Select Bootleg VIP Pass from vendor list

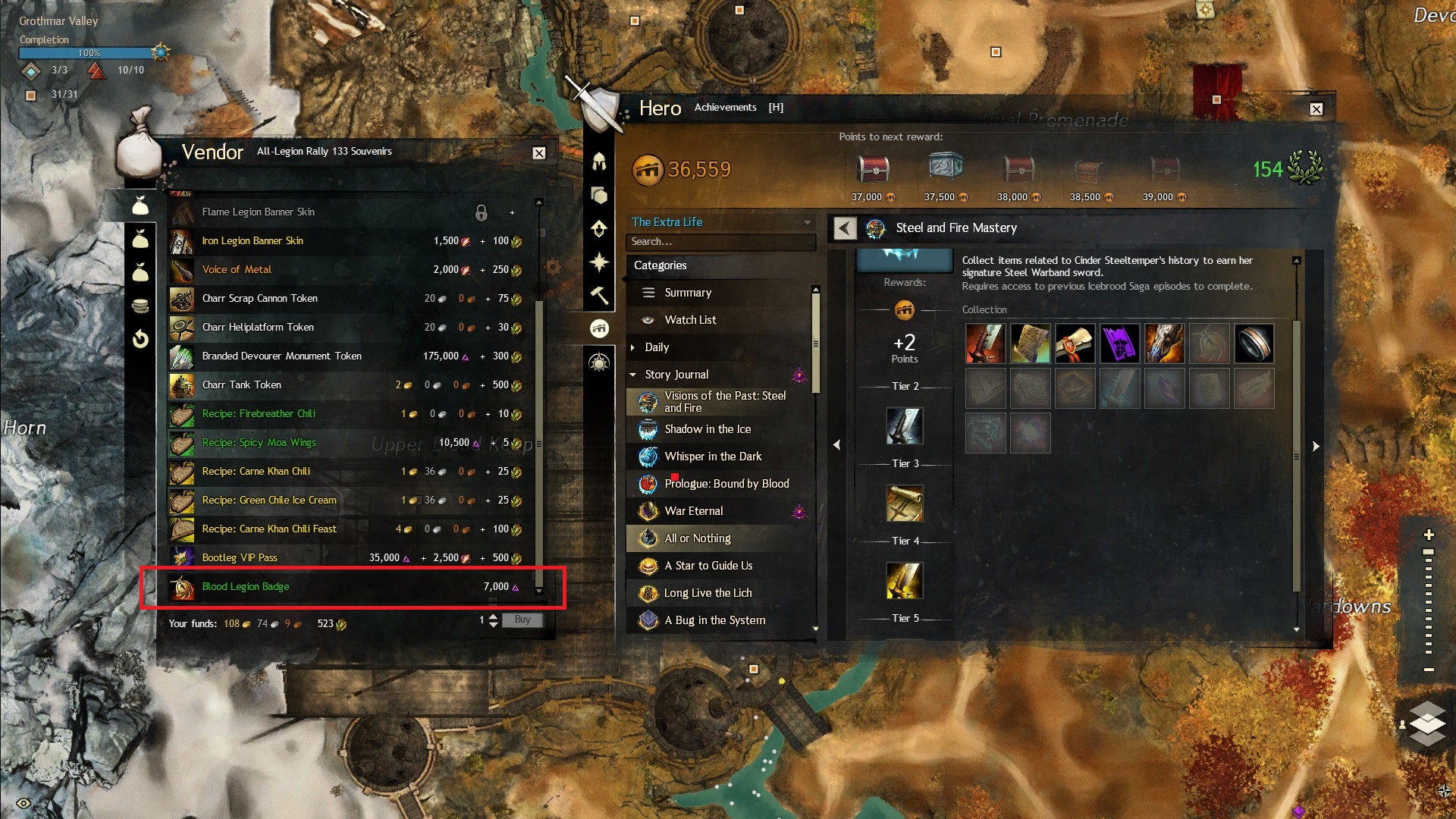coord(240,558)
